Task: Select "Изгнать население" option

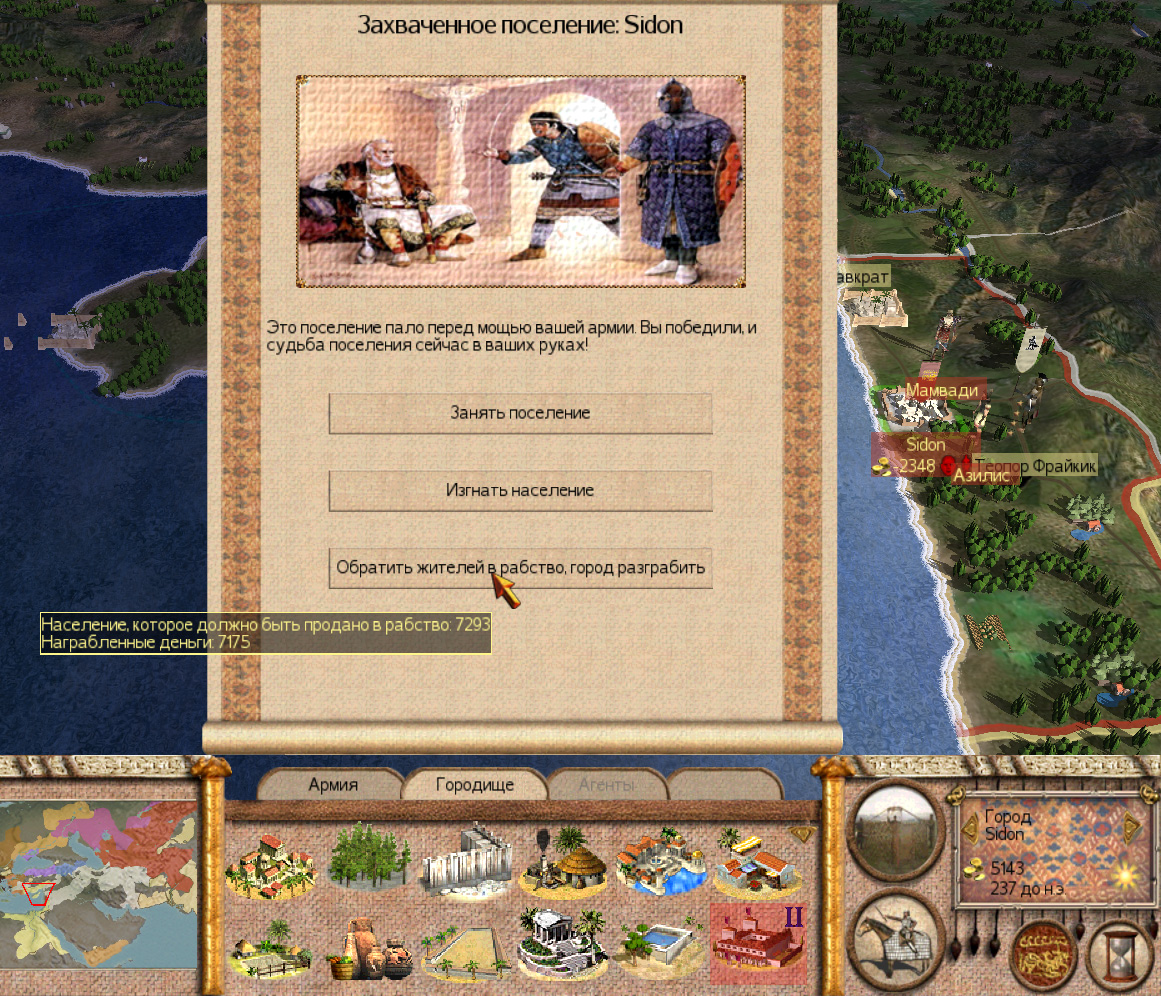Action: pyautogui.click(x=520, y=491)
